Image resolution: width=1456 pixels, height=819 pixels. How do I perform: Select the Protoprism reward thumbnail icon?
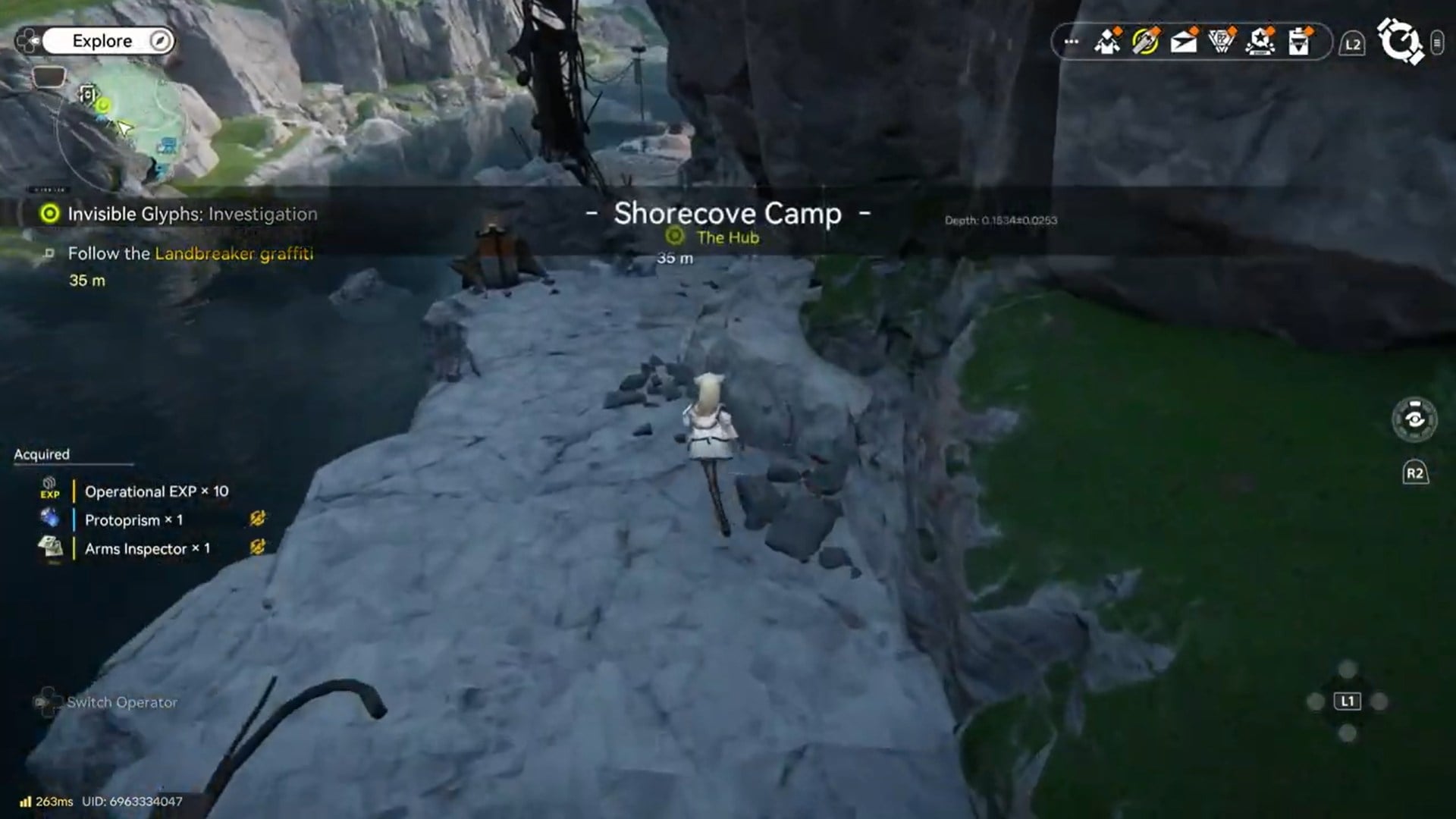point(49,519)
